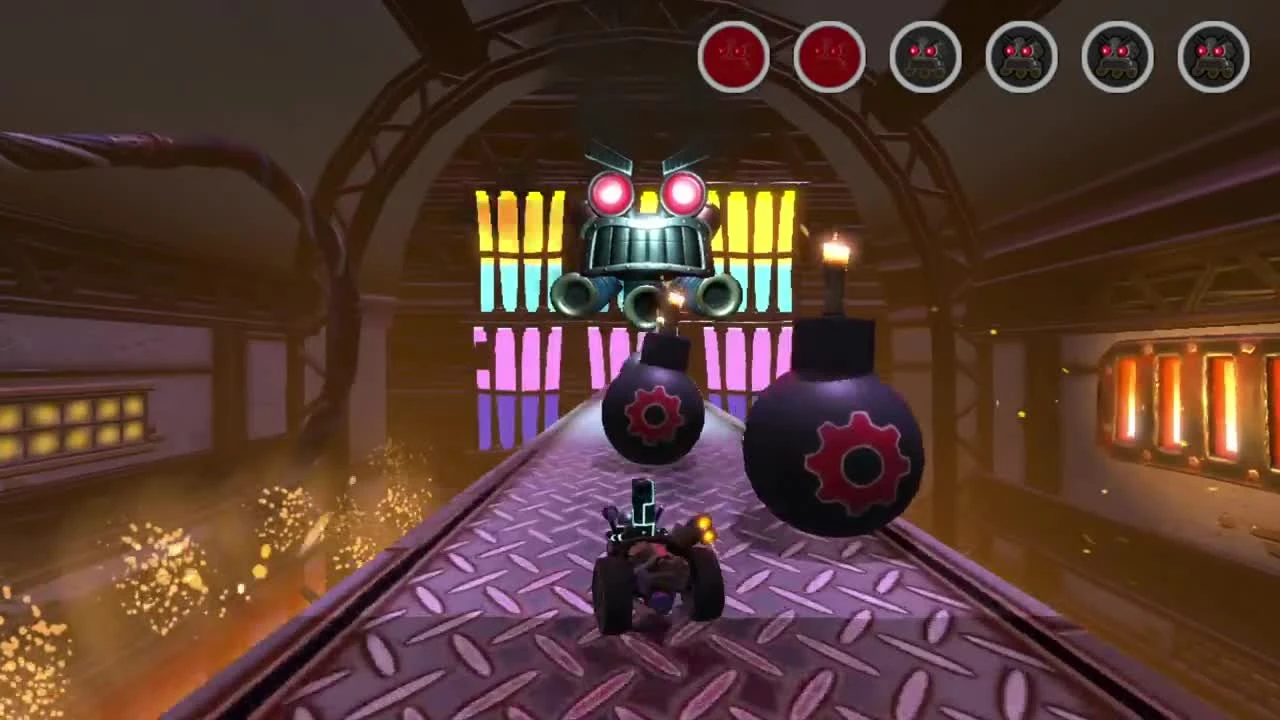
Task: Click the rightmost robot health icon
Action: [1213, 57]
